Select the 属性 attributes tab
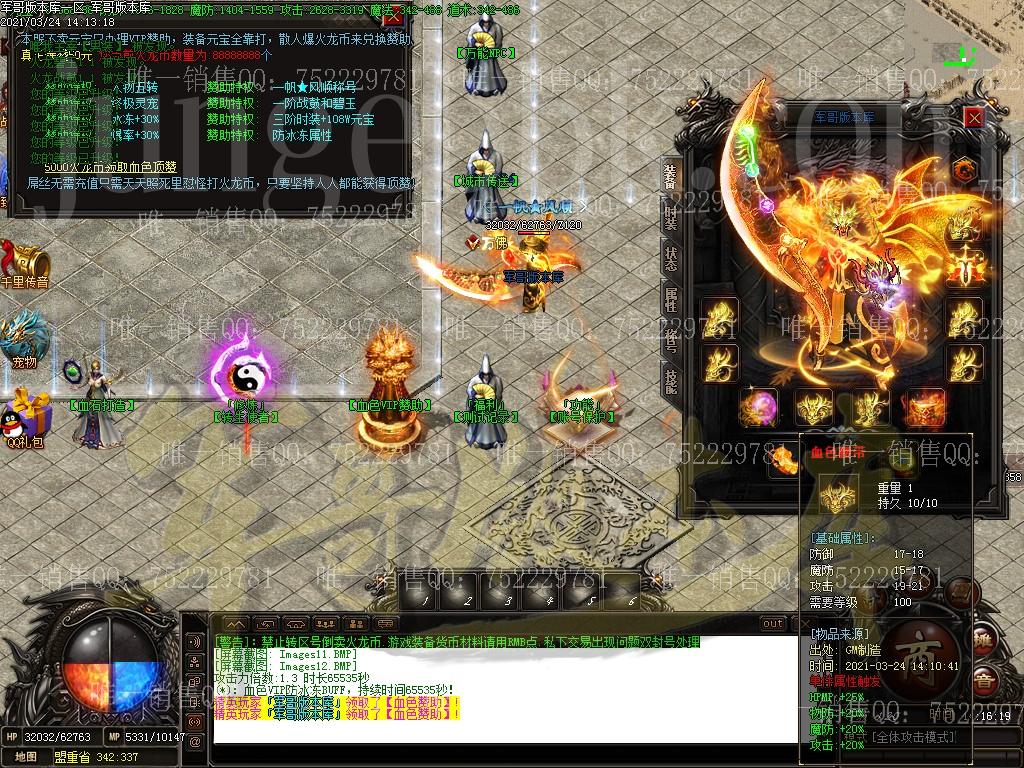This screenshot has width=1024, height=768. [x=671, y=299]
